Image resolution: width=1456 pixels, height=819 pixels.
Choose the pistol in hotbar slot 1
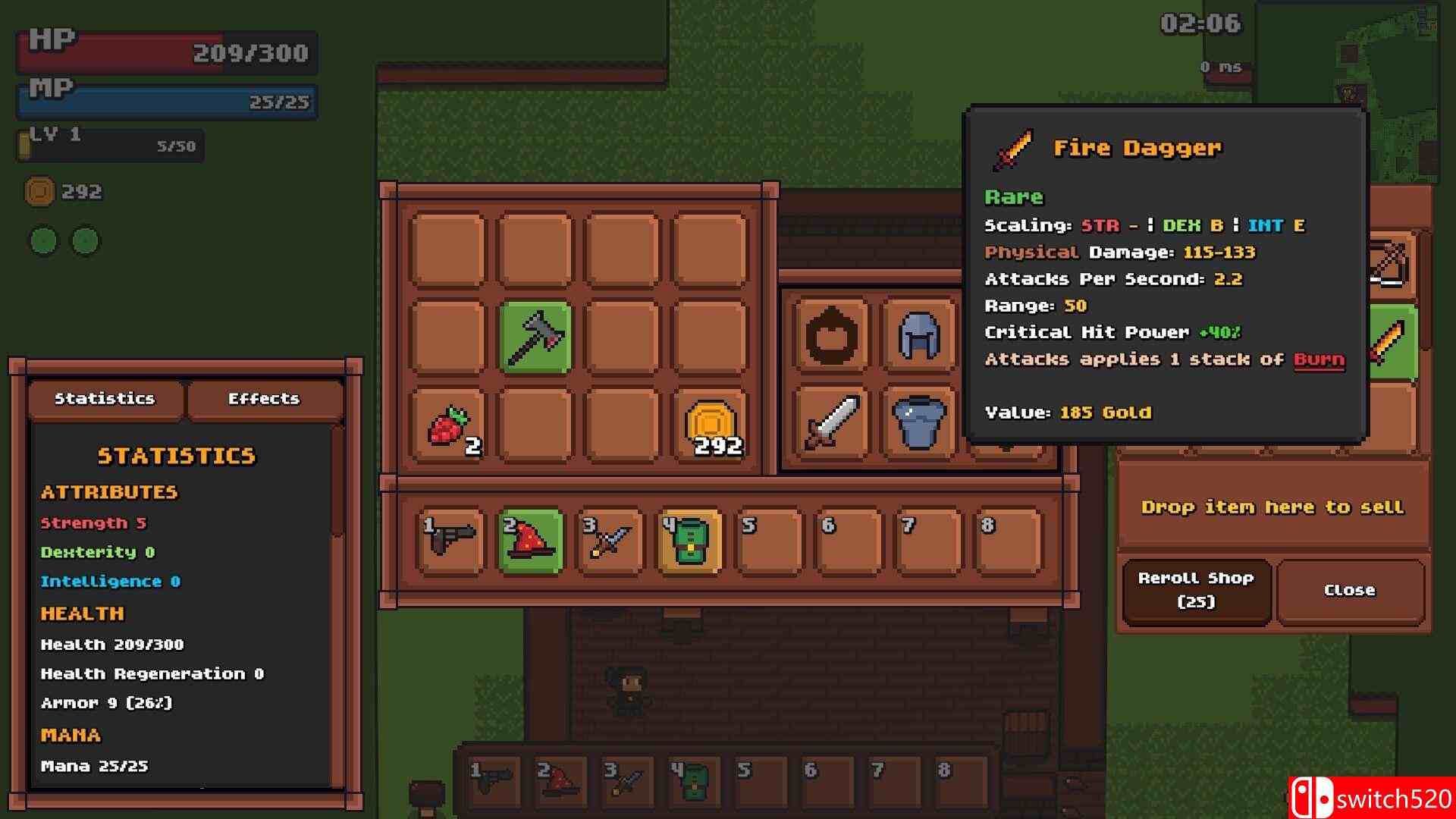[450, 541]
